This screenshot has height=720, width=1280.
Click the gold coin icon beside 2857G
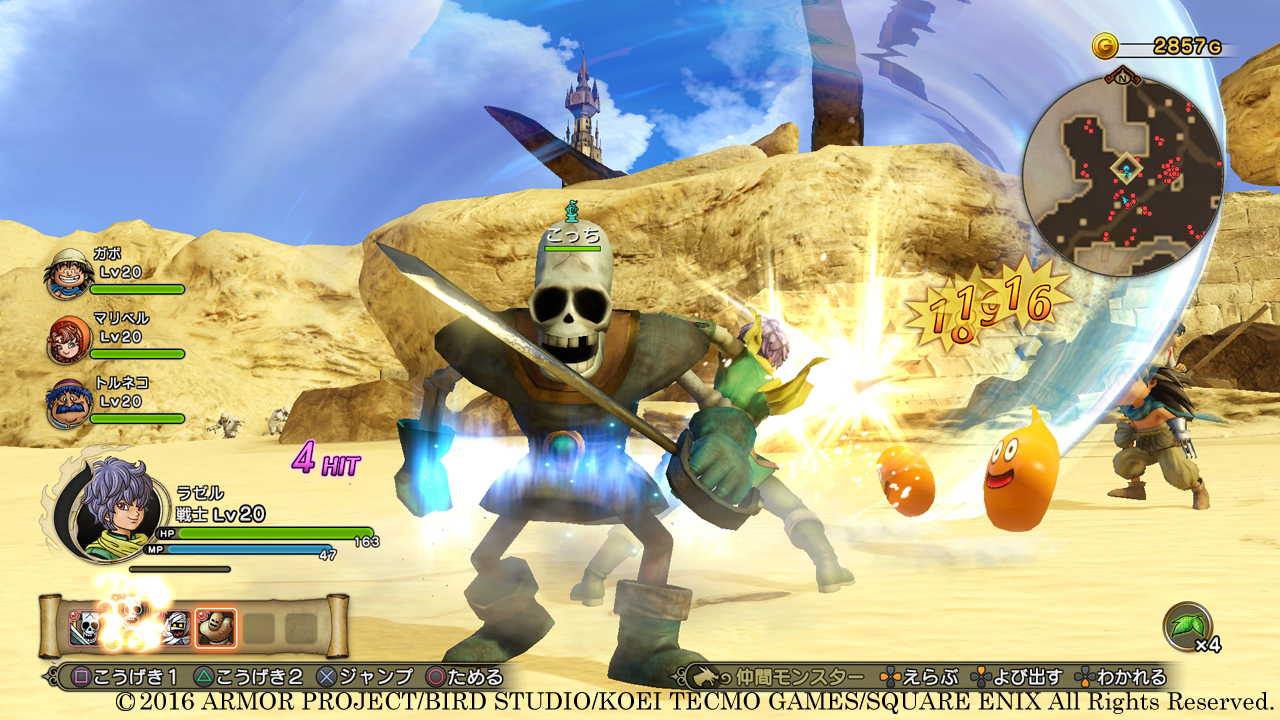[x=1104, y=44]
